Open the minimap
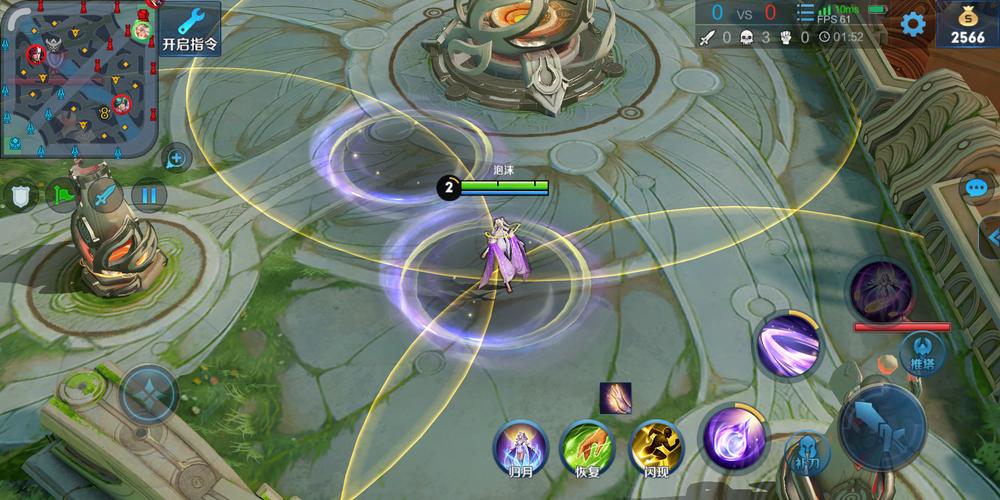 [78, 78]
